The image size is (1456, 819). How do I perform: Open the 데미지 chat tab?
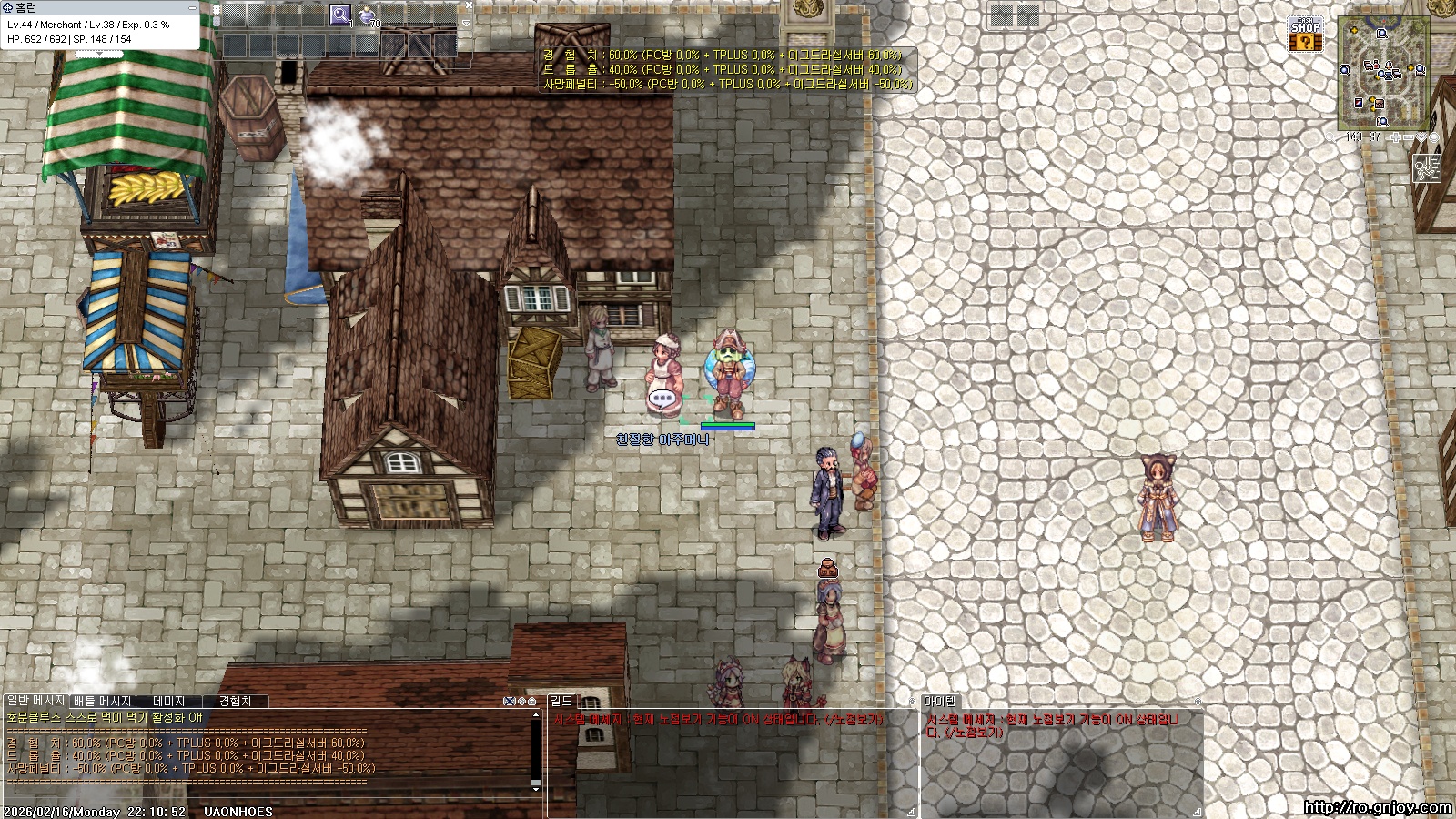169,701
